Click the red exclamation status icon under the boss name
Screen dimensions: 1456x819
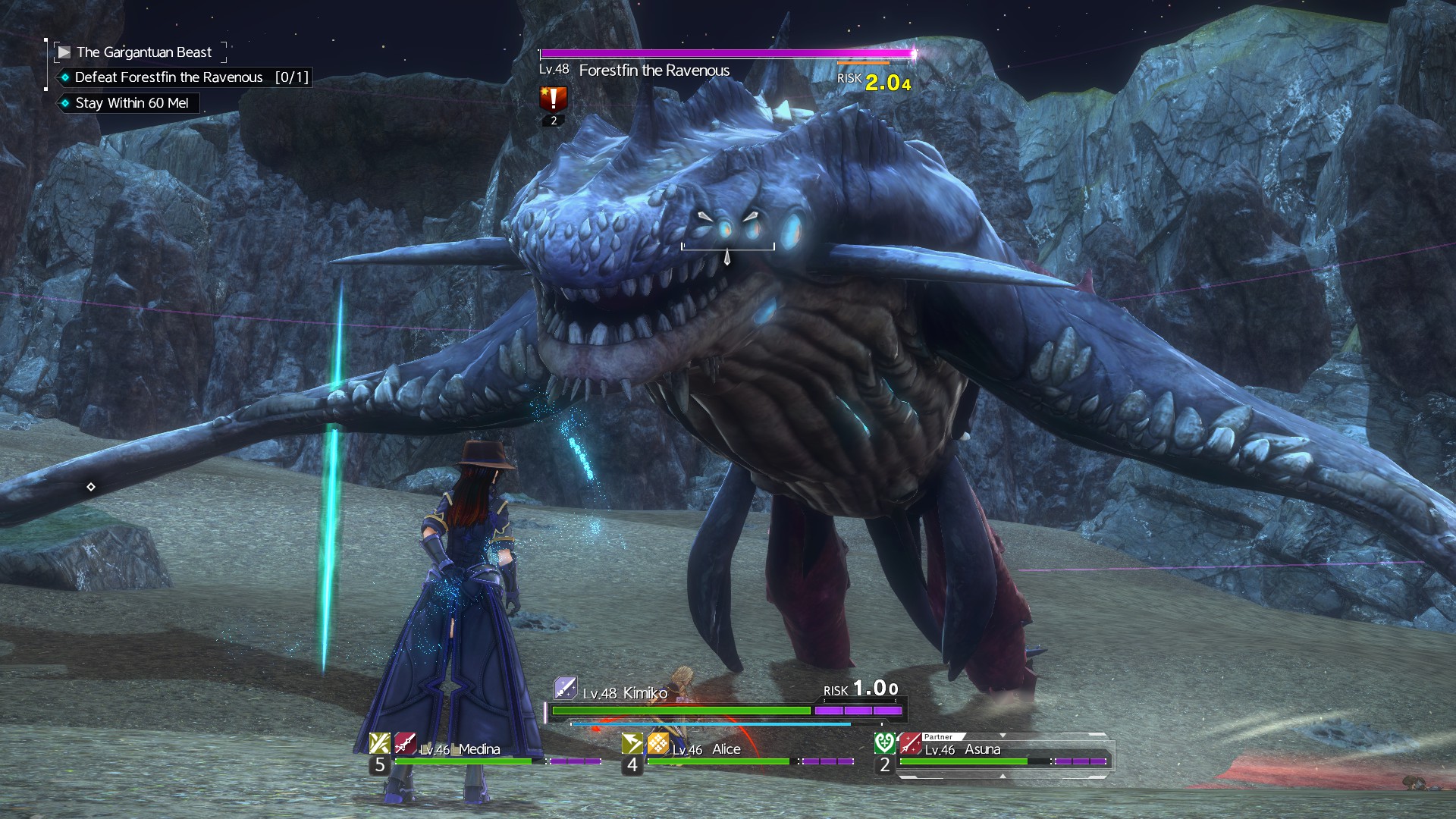pos(553,99)
